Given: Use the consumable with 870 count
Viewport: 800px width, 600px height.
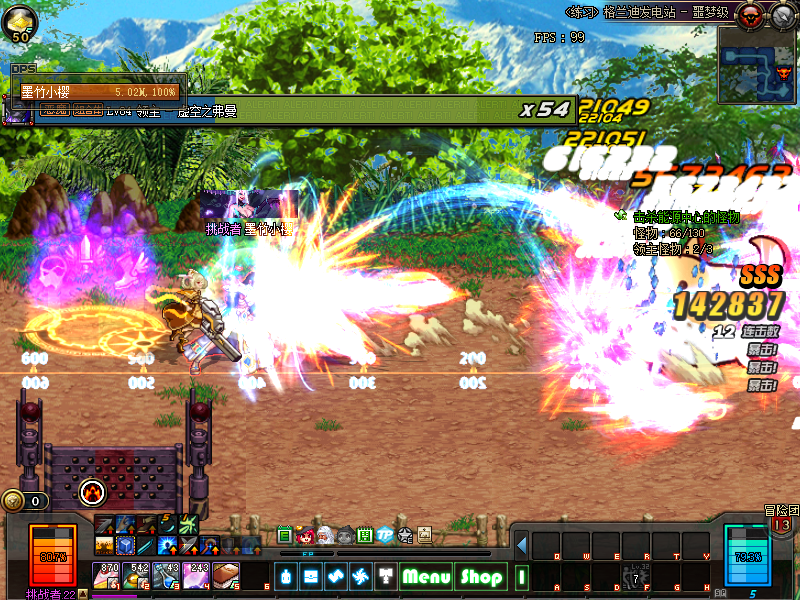Looking at the screenshot, I should coord(107,575).
